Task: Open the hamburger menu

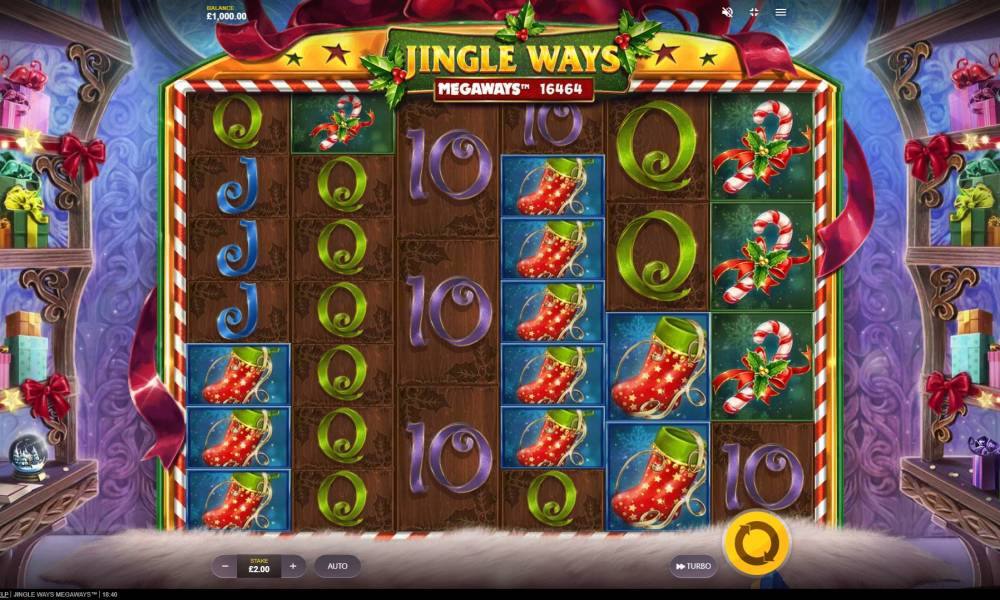Action: pyautogui.click(x=781, y=13)
